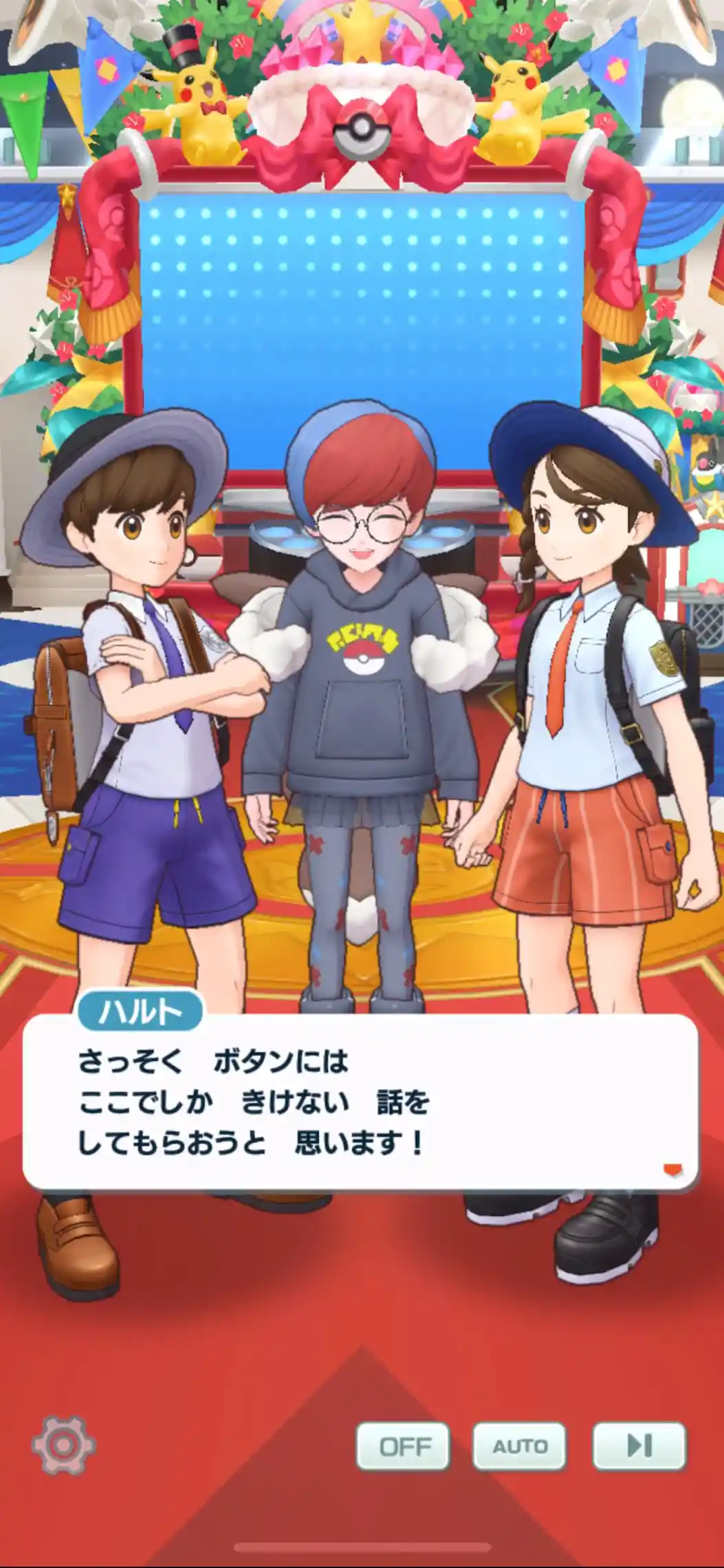Enable AUTO dialogue advance

pos(519,1446)
